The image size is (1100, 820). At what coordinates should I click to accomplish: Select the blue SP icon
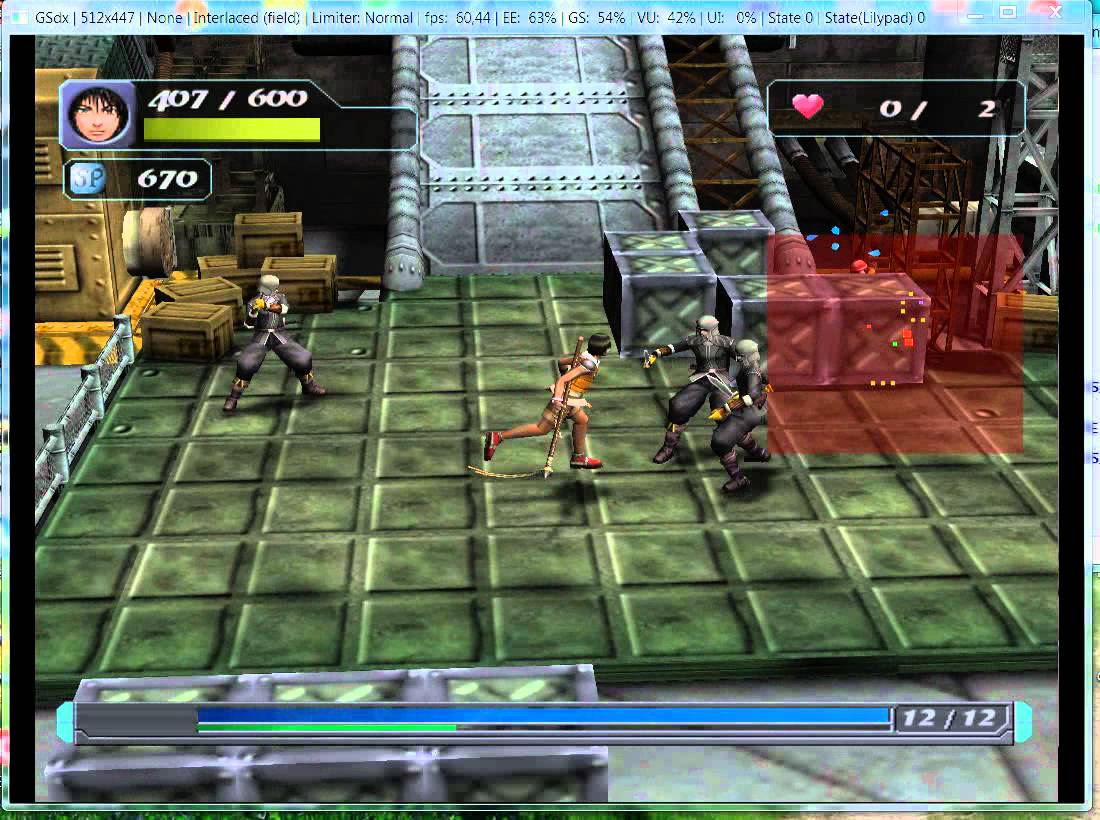coord(84,180)
